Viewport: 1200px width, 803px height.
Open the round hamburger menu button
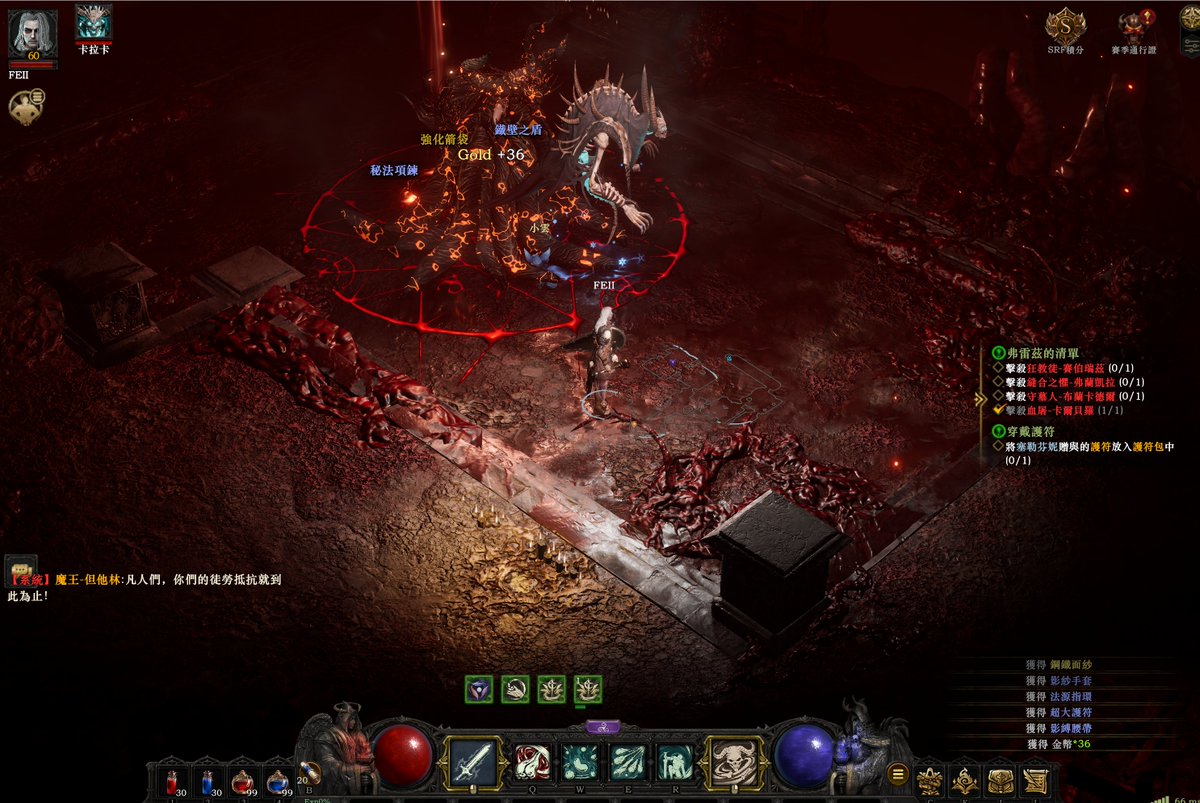[x=898, y=774]
